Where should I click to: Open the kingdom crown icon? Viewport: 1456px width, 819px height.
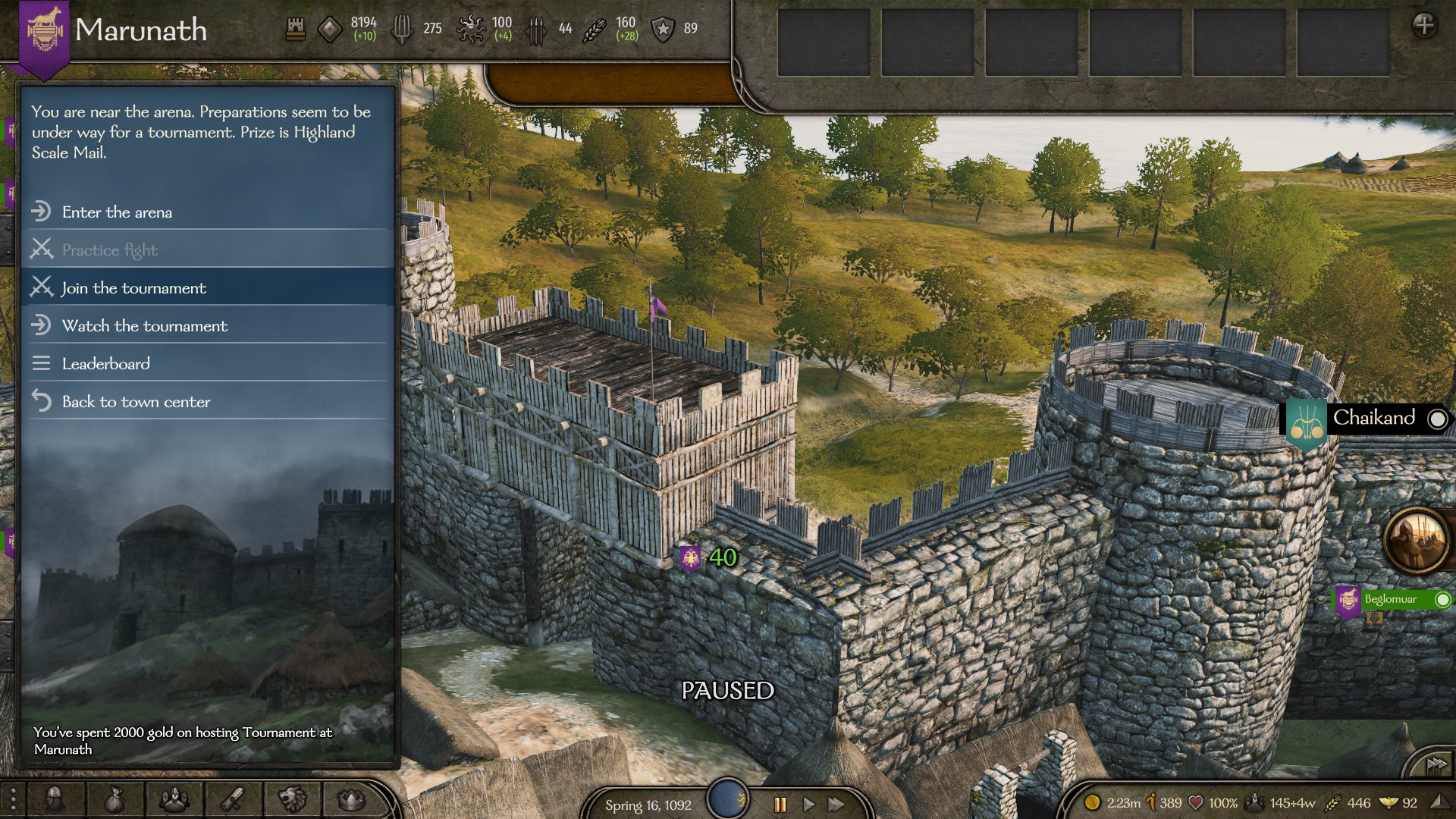pos(350,799)
